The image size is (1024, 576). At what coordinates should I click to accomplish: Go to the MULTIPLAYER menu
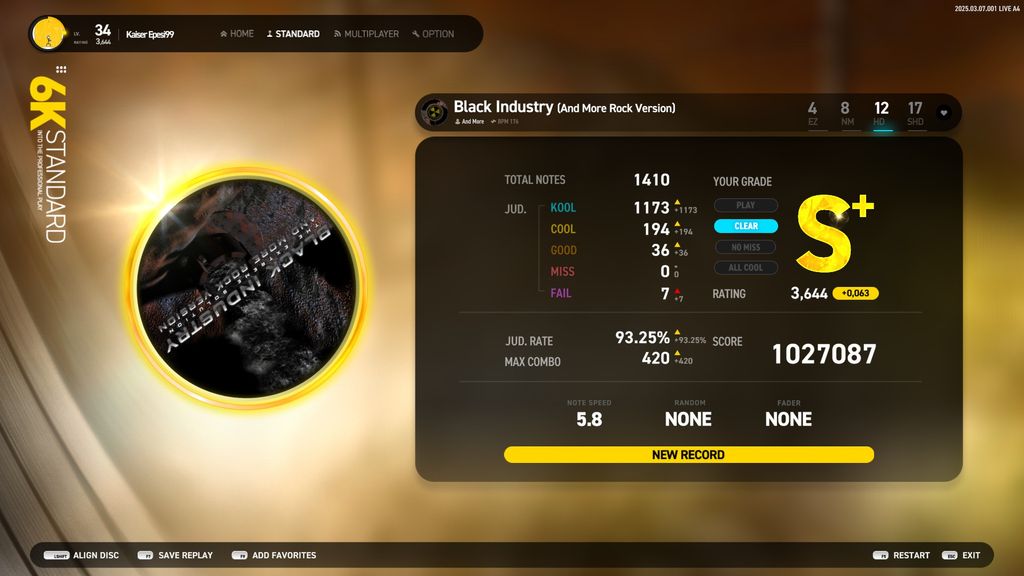tap(366, 34)
